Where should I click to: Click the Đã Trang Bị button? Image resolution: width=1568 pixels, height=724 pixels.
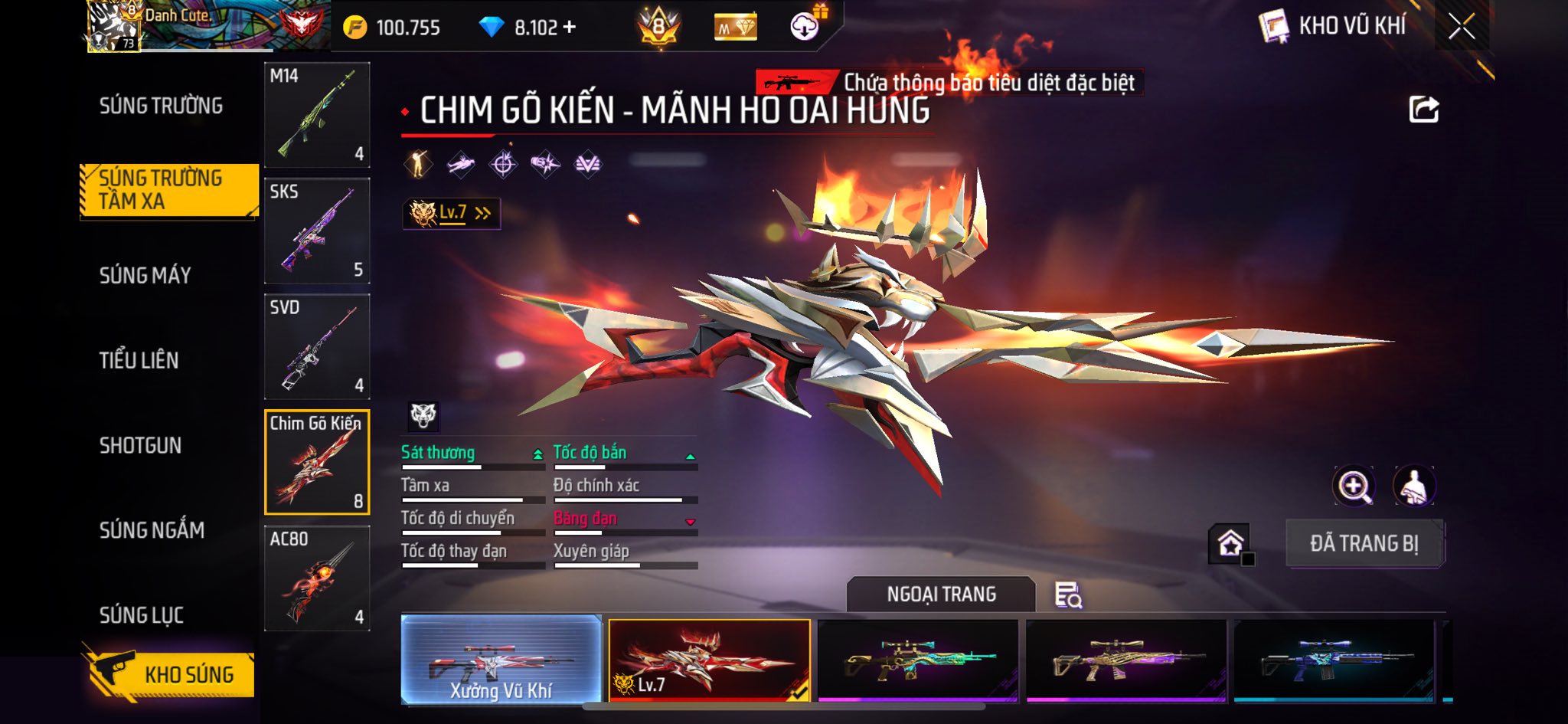pos(1364,543)
